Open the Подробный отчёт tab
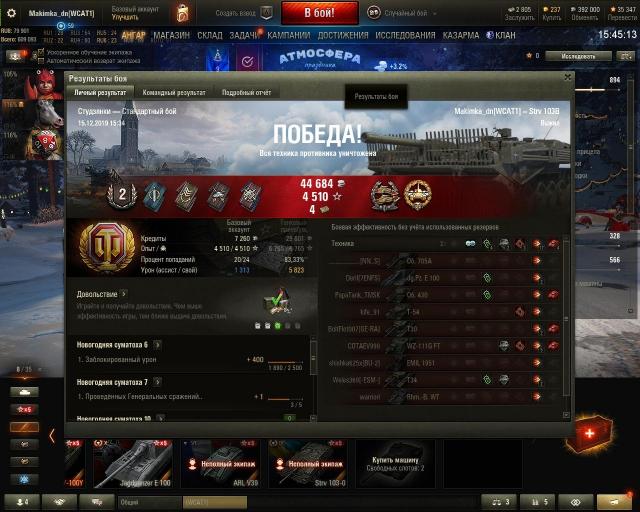This screenshot has height=512, width=640. (x=246, y=93)
